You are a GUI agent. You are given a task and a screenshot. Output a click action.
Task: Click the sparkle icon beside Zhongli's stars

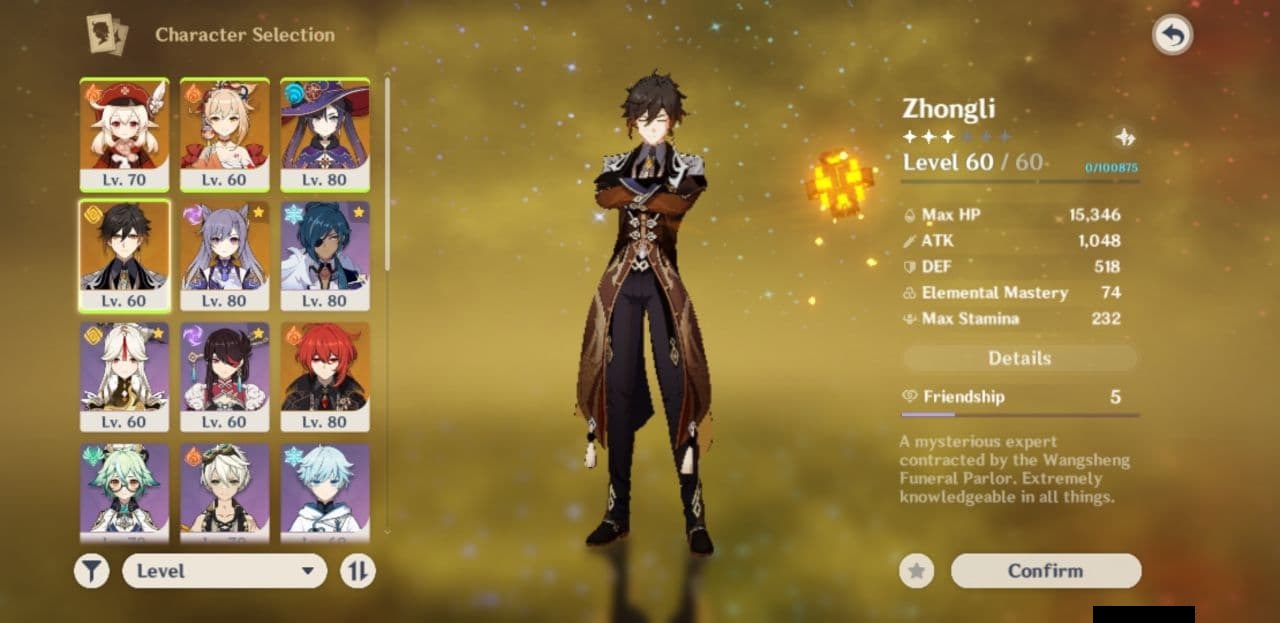[x=1126, y=138]
